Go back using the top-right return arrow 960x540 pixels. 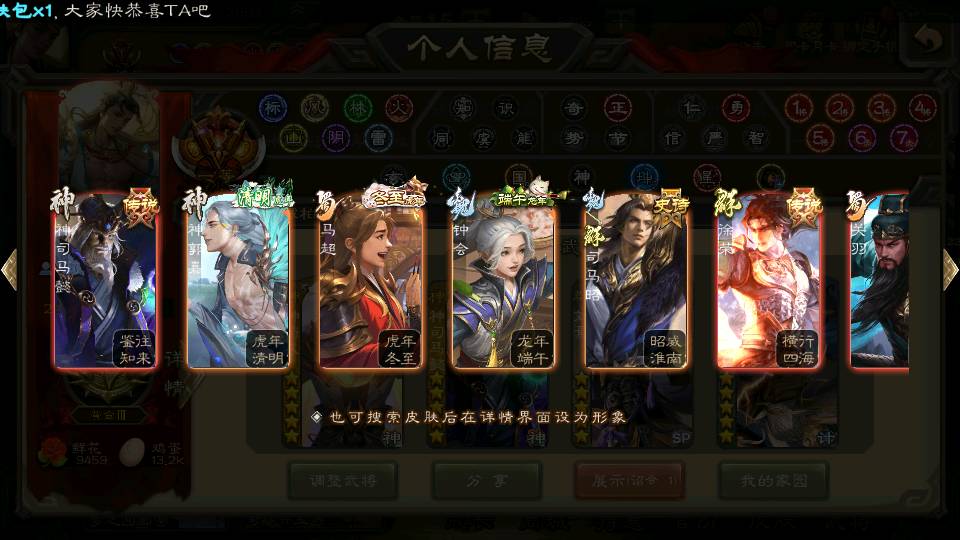[927, 40]
